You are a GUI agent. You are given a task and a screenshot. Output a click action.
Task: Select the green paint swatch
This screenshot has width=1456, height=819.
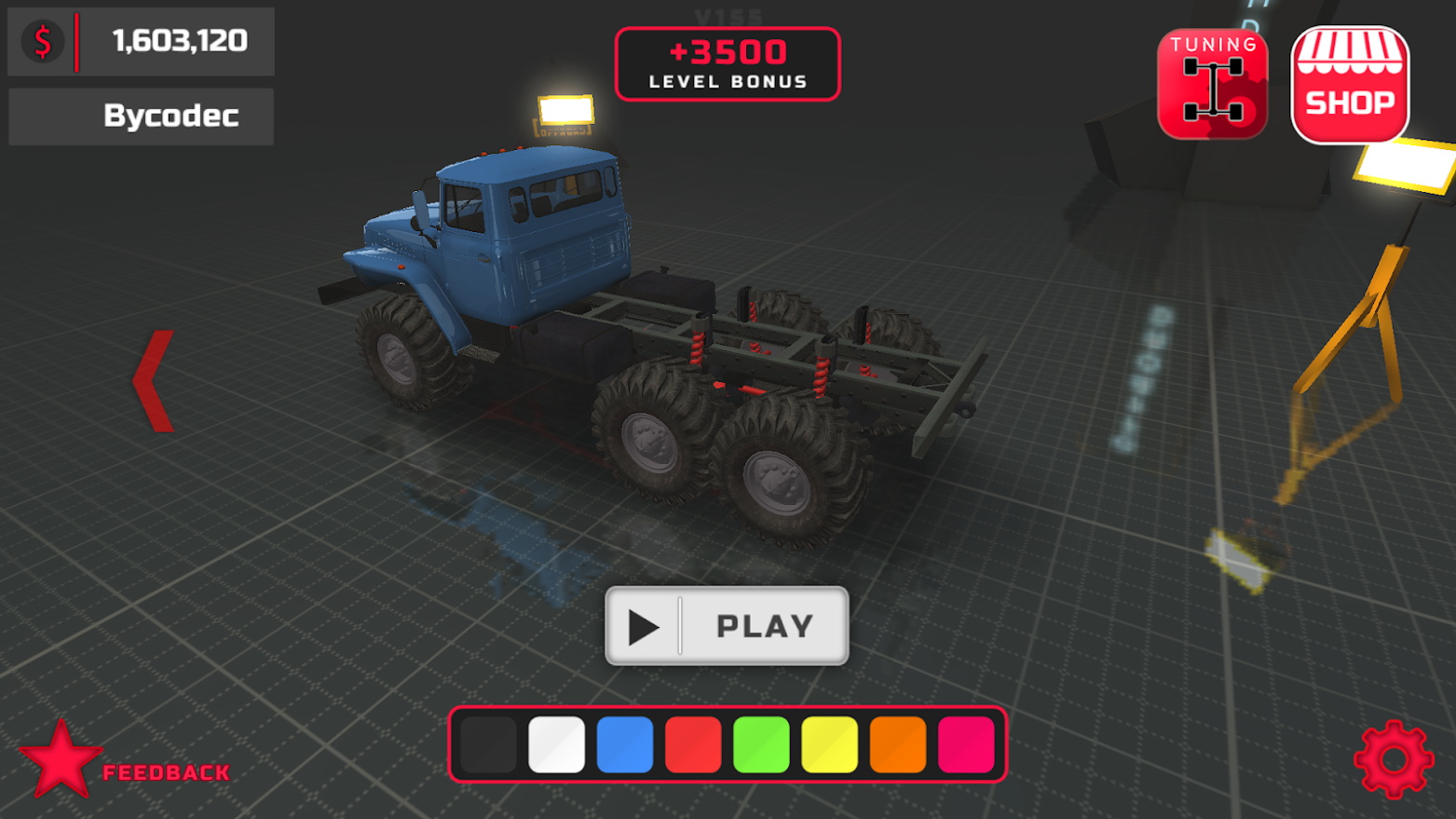click(762, 743)
